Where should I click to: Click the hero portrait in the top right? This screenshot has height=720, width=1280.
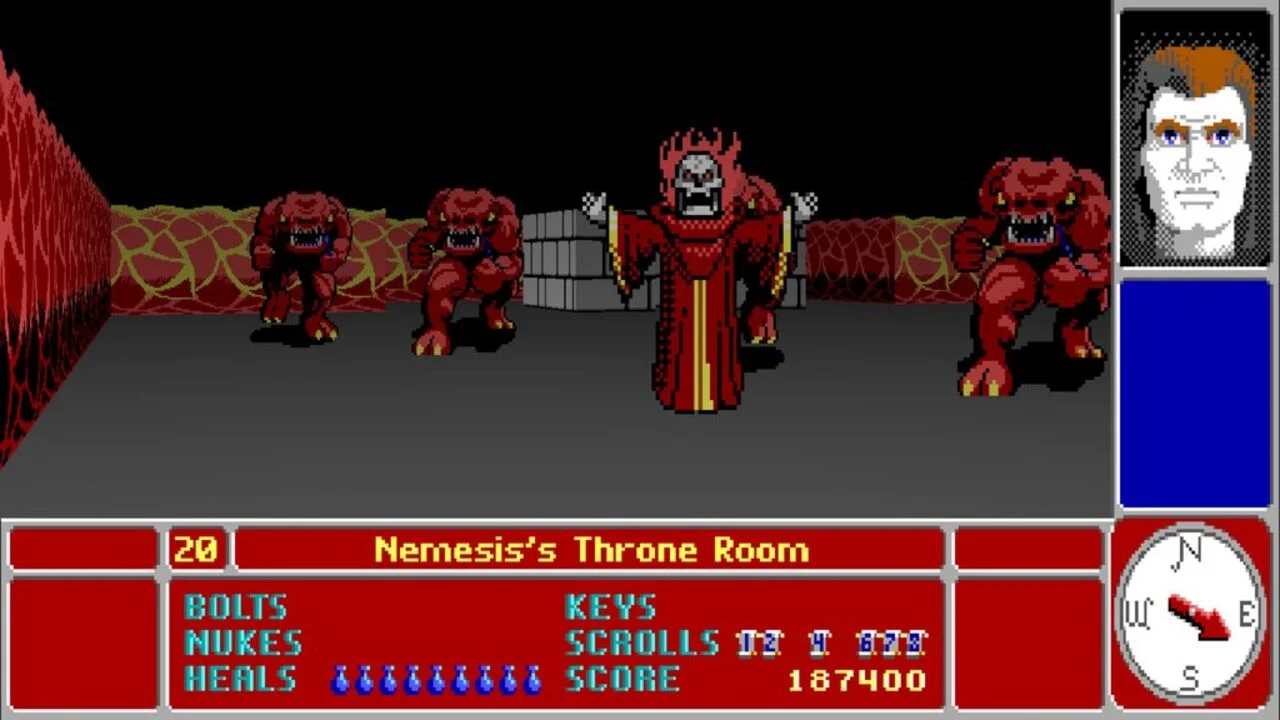pyautogui.click(x=1194, y=135)
